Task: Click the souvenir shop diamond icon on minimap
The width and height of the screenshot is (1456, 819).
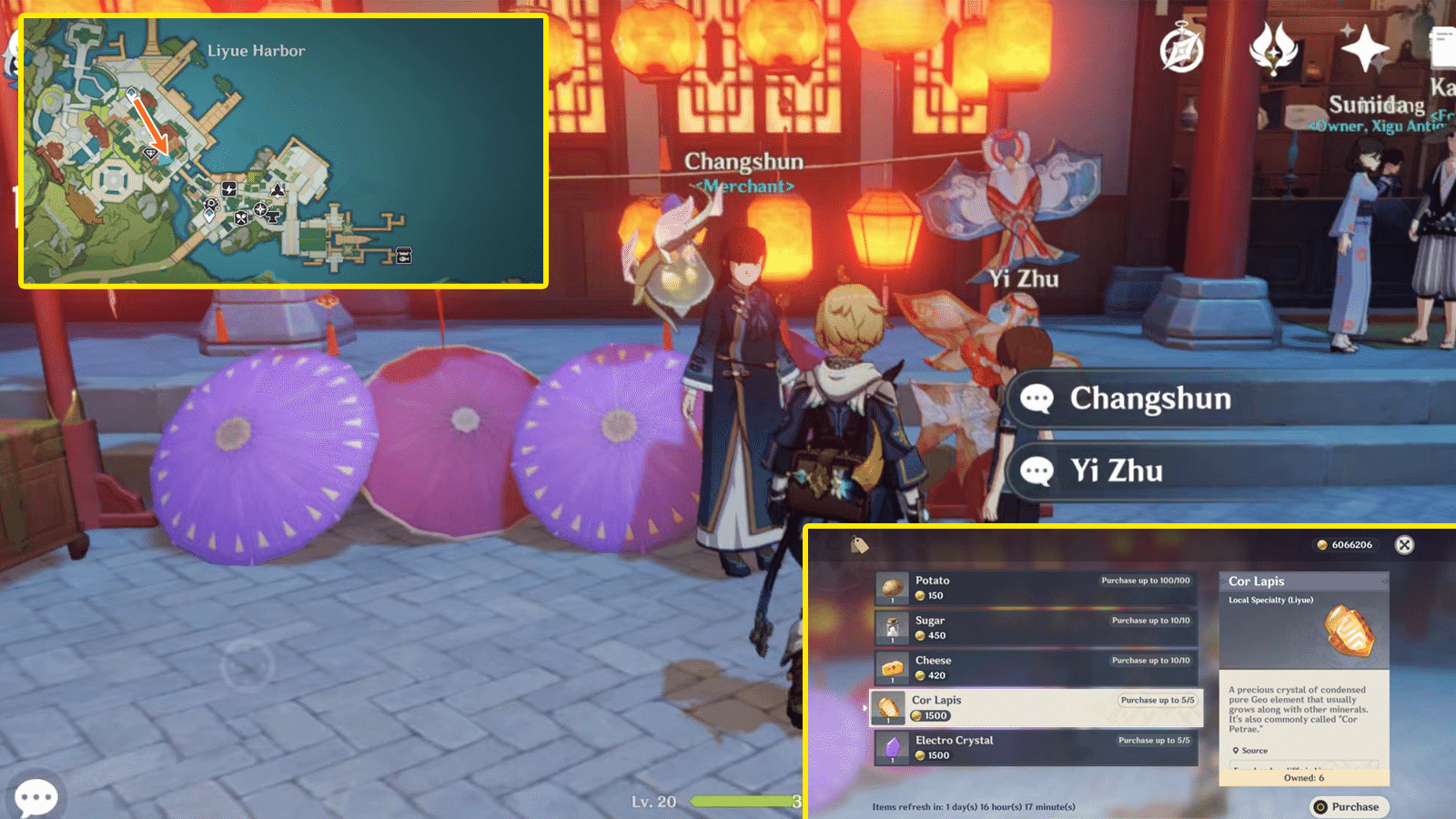Action: 151,153
